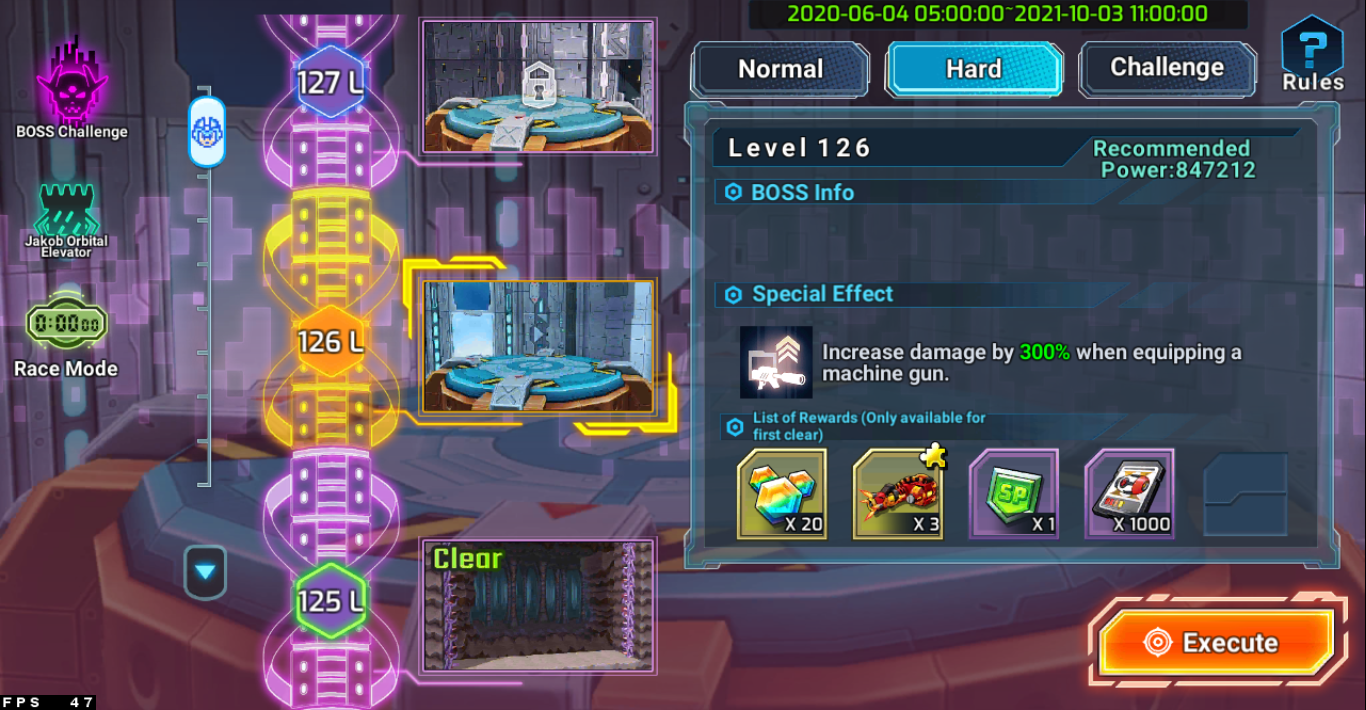The height and width of the screenshot is (710, 1366).
Task: Switch to the Normal difficulty tab
Action: click(x=780, y=69)
